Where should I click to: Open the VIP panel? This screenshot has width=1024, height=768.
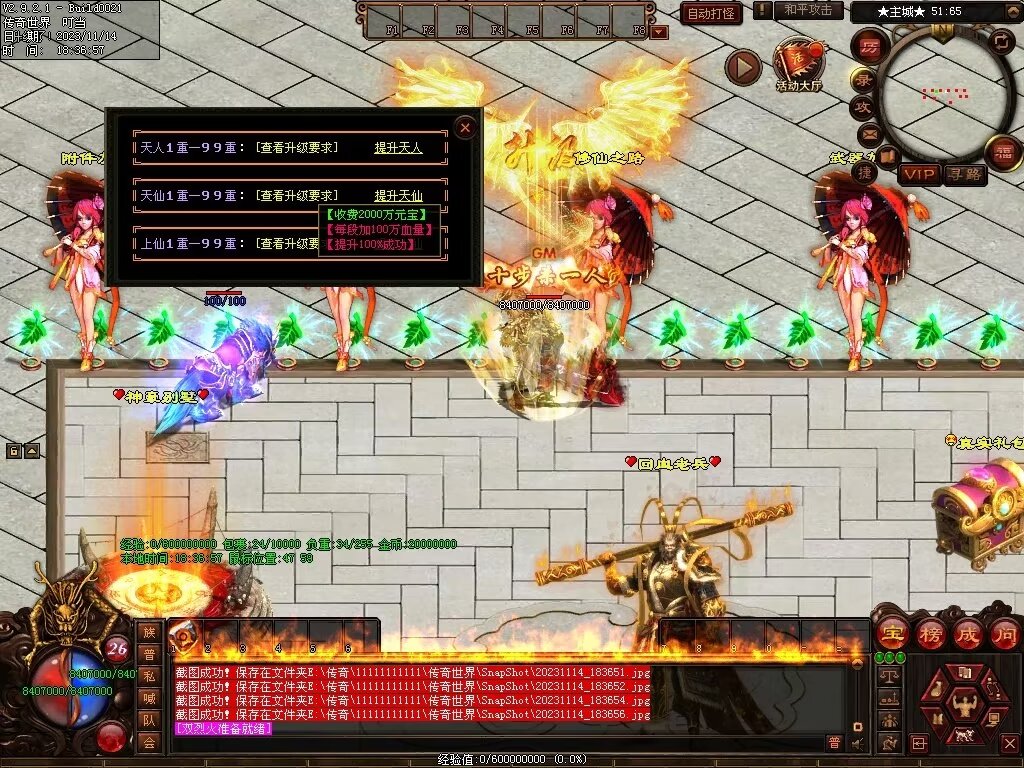pyautogui.click(x=919, y=174)
